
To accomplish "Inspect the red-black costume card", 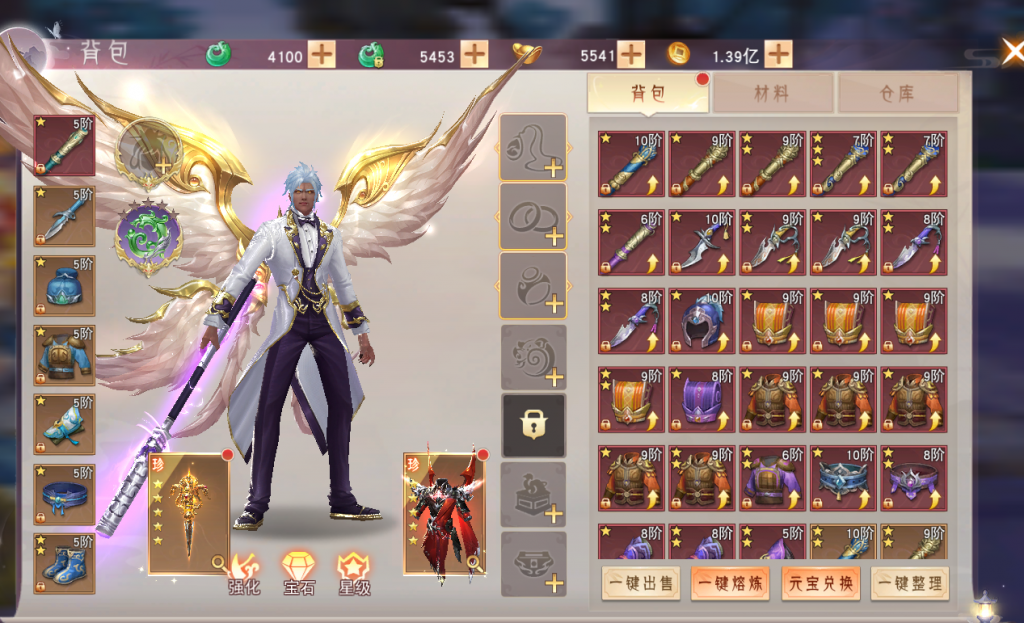I will (x=443, y=515).
